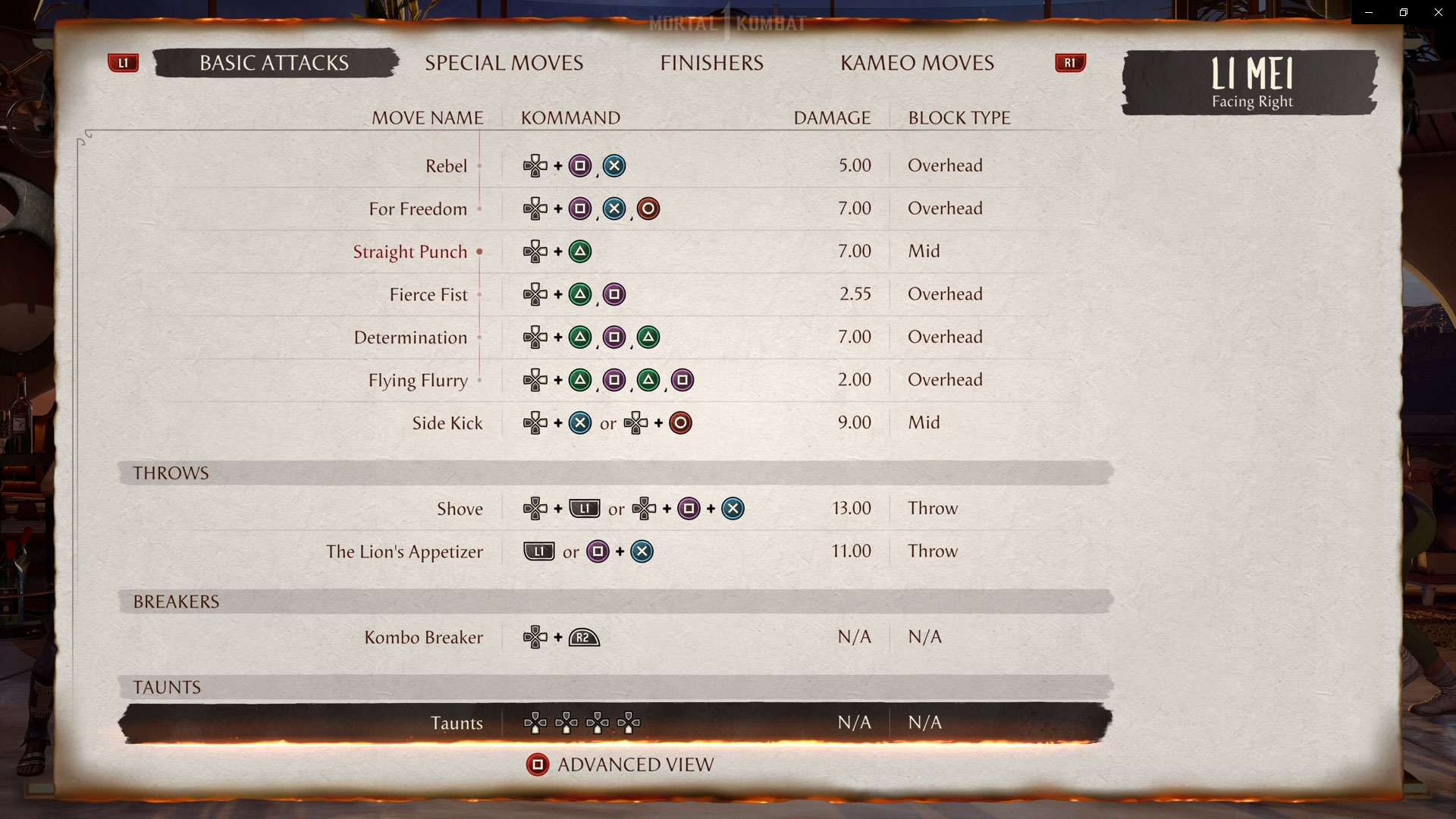Toggle the marker dot beside For Freedom
The height and width of the screenshot is (819, 1456).
coord(481,209)
